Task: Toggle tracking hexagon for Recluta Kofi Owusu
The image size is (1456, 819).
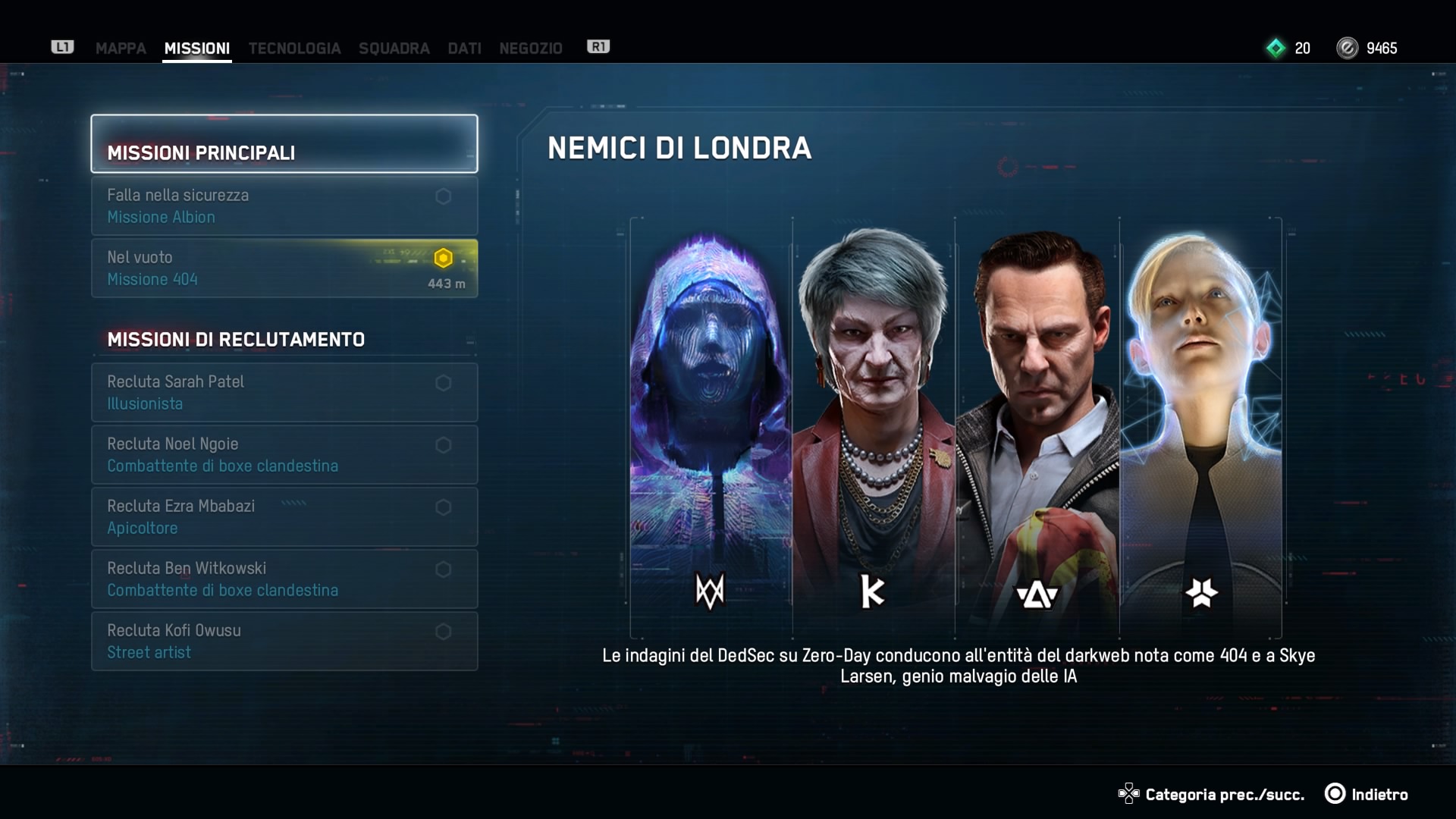Action: [444, 632]
